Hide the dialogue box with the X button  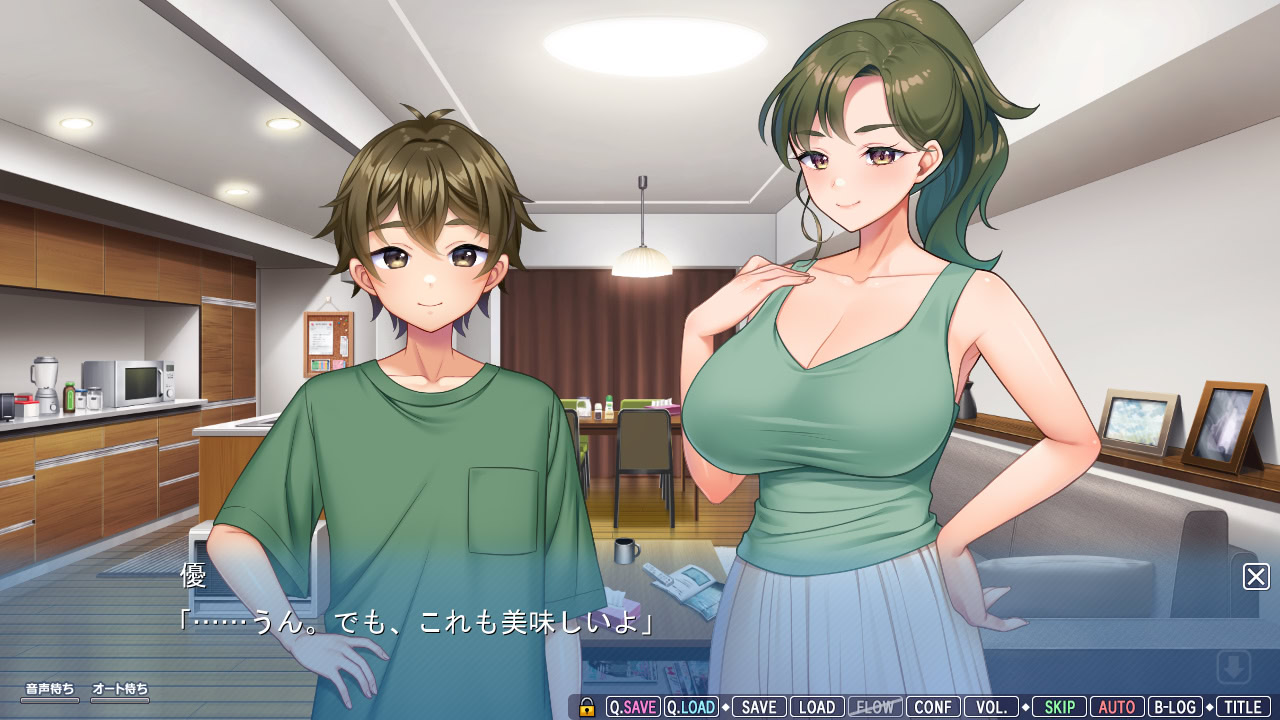coord(1256,577)
